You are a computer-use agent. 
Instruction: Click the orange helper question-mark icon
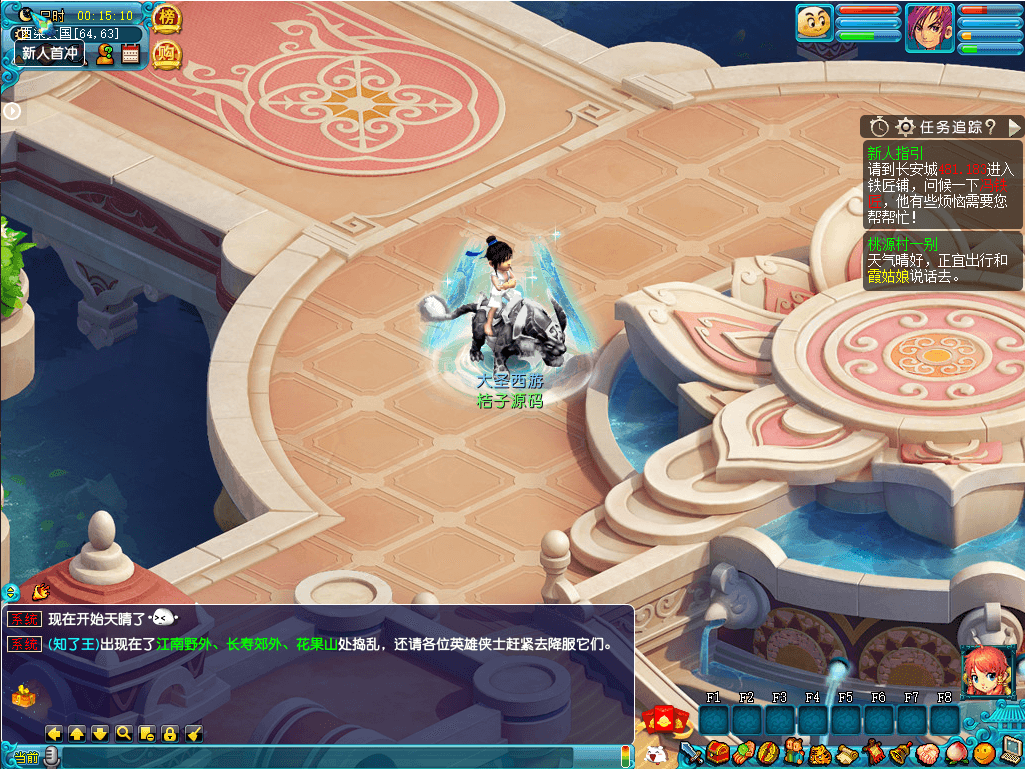coord(104,54)
